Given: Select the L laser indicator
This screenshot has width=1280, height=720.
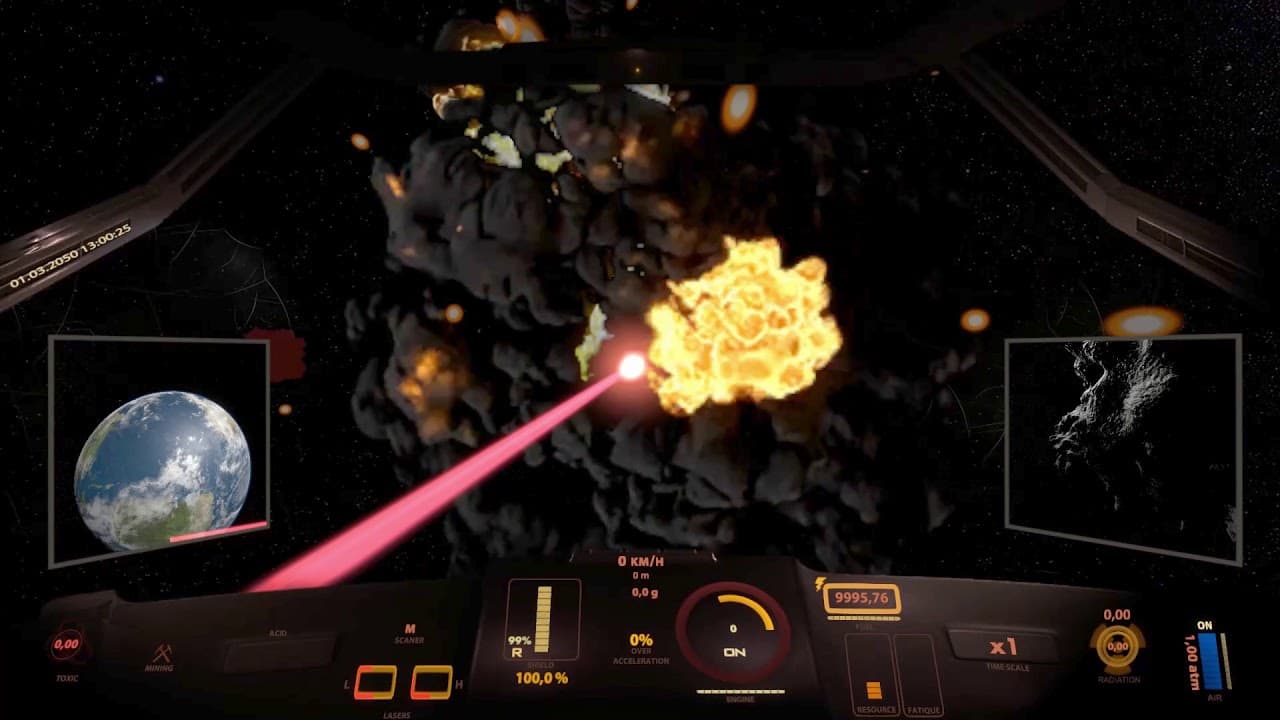Looking at the screenshot, I should tap(375, 682).
